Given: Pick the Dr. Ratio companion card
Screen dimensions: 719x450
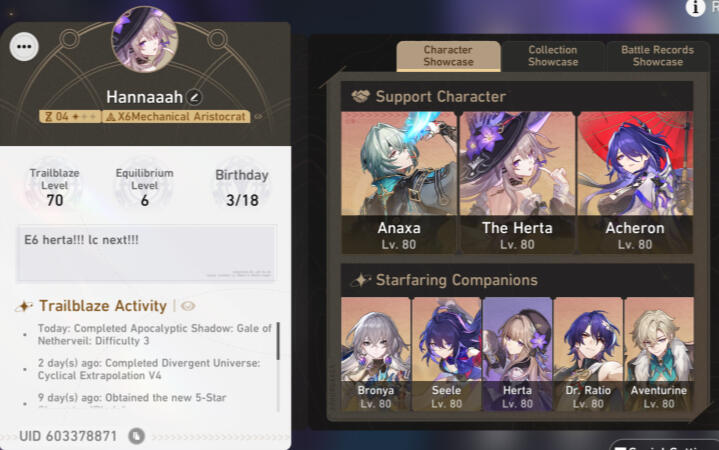Looking at the screenshot, I should pos(588,353).
